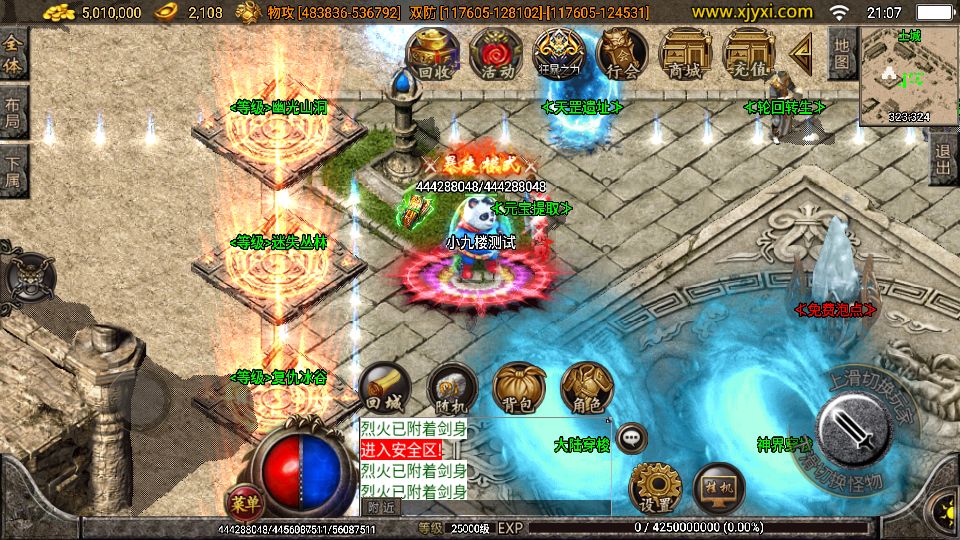960x540 pixels.
Task: Open the 行会 guild panel
Action: coord(622,54)
